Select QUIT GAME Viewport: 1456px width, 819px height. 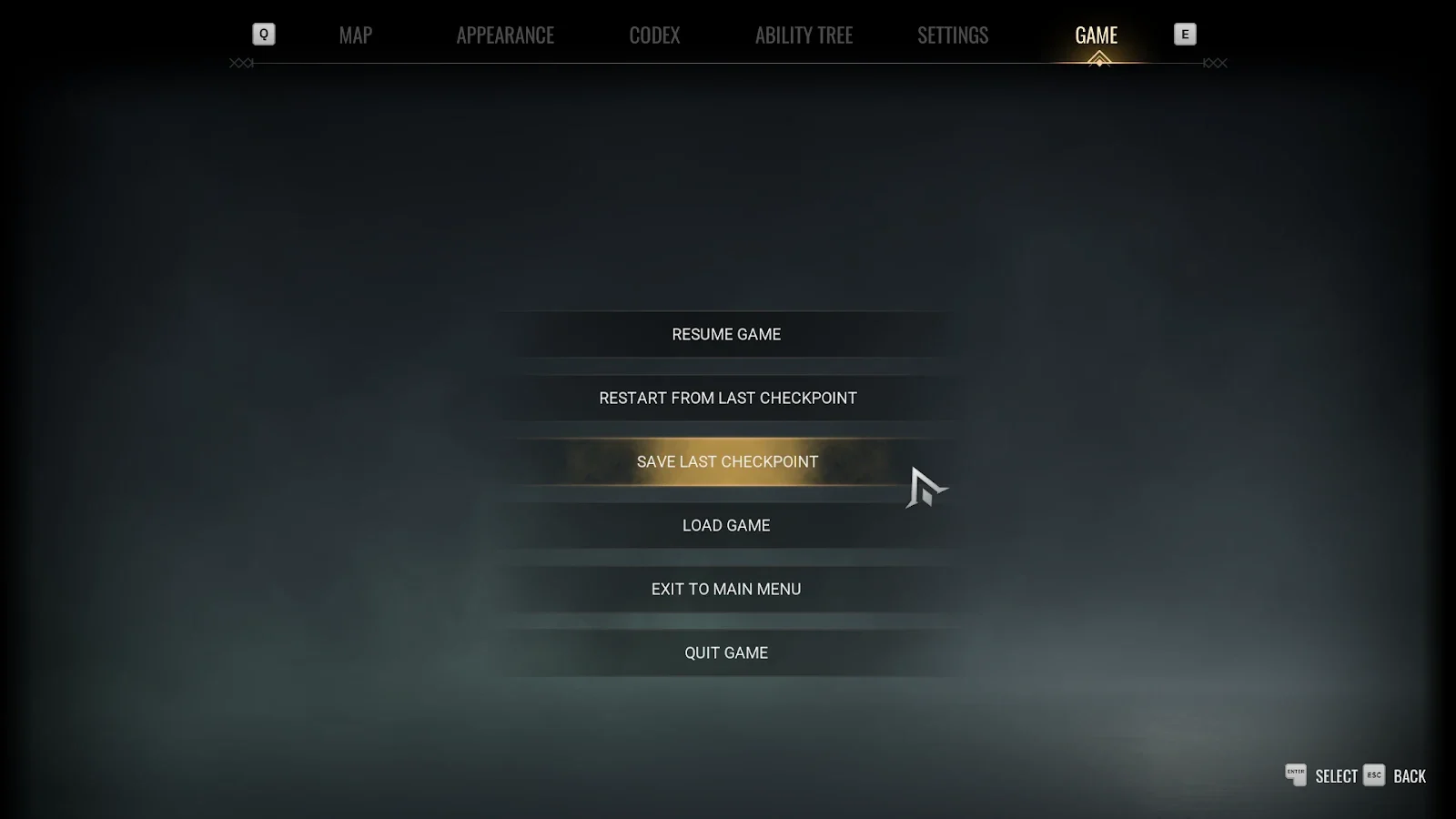click(x=726, y=652)
